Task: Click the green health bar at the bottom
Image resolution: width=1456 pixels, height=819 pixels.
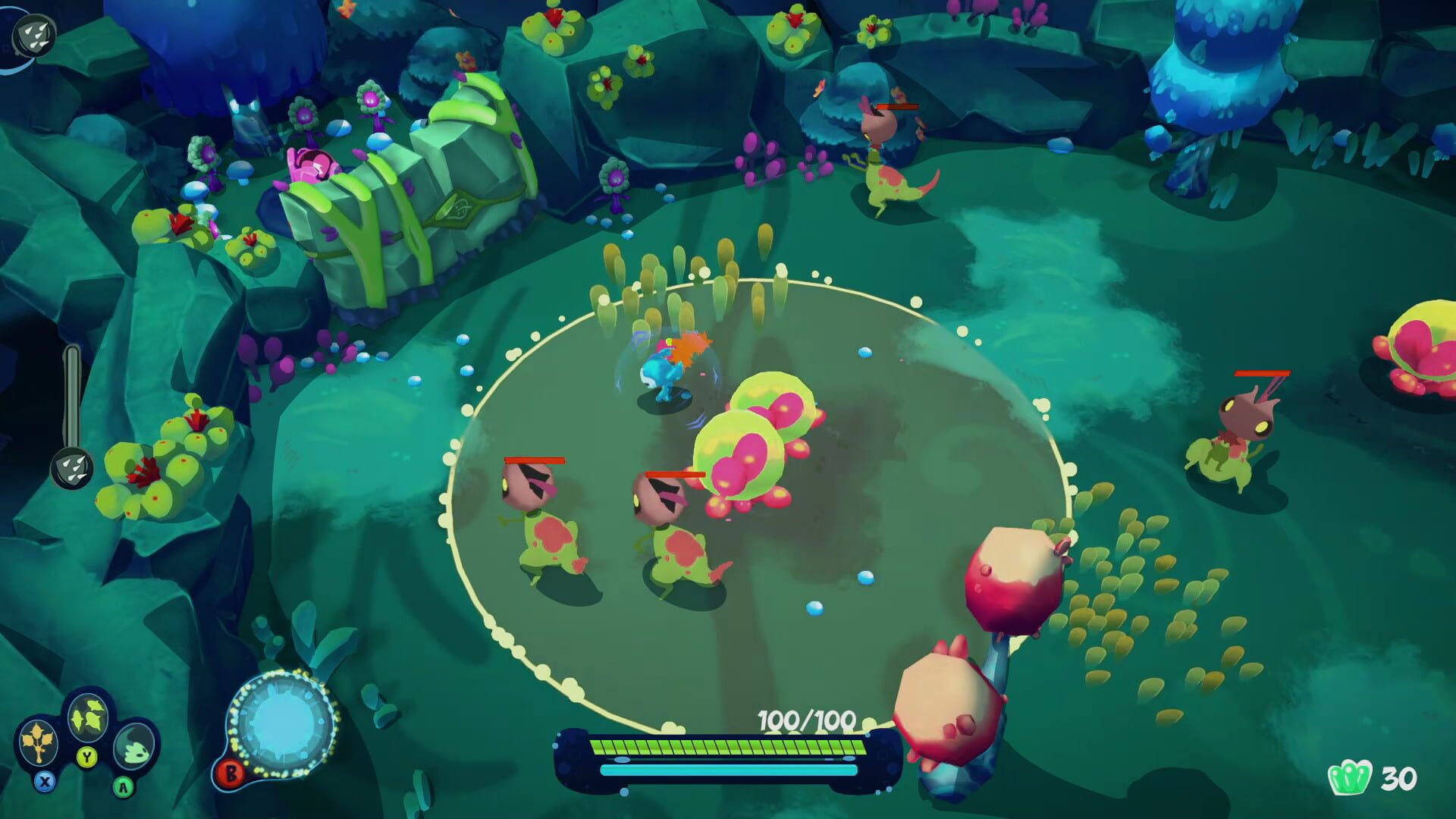Action: (728, 746)
